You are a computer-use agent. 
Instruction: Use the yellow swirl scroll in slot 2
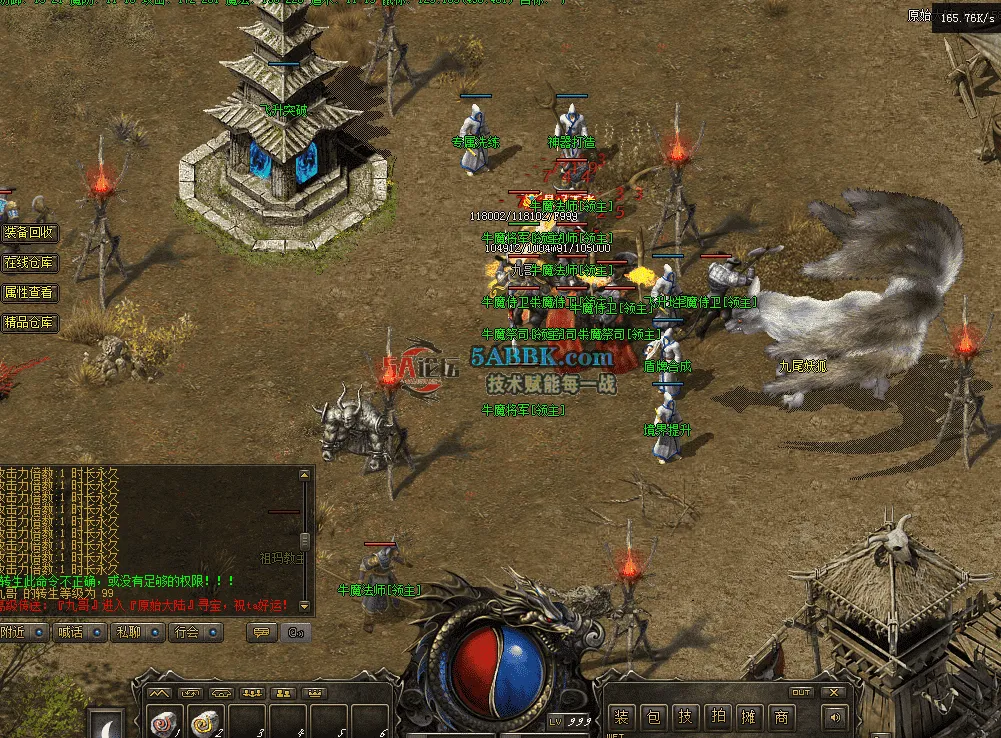206,722
